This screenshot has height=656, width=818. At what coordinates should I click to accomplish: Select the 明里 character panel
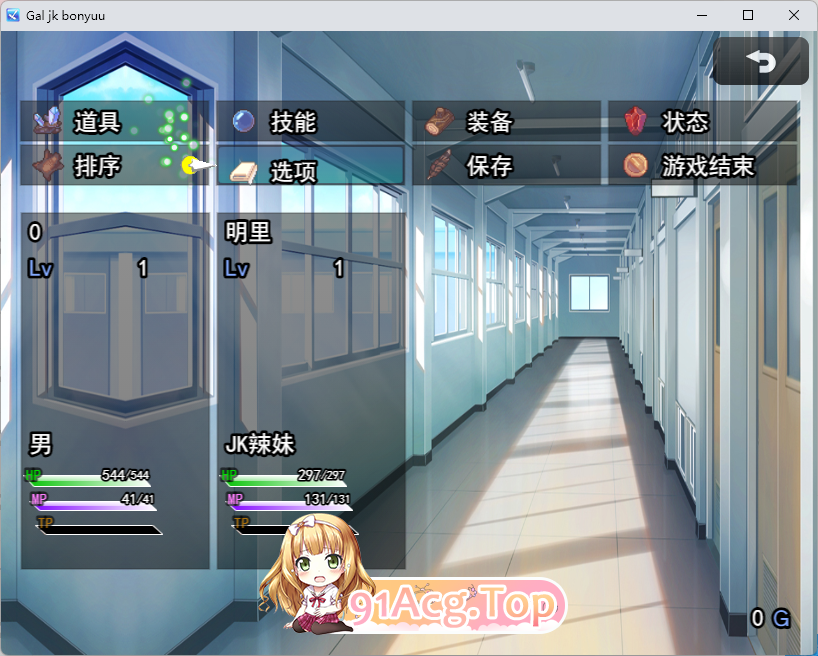pos(311,390)
